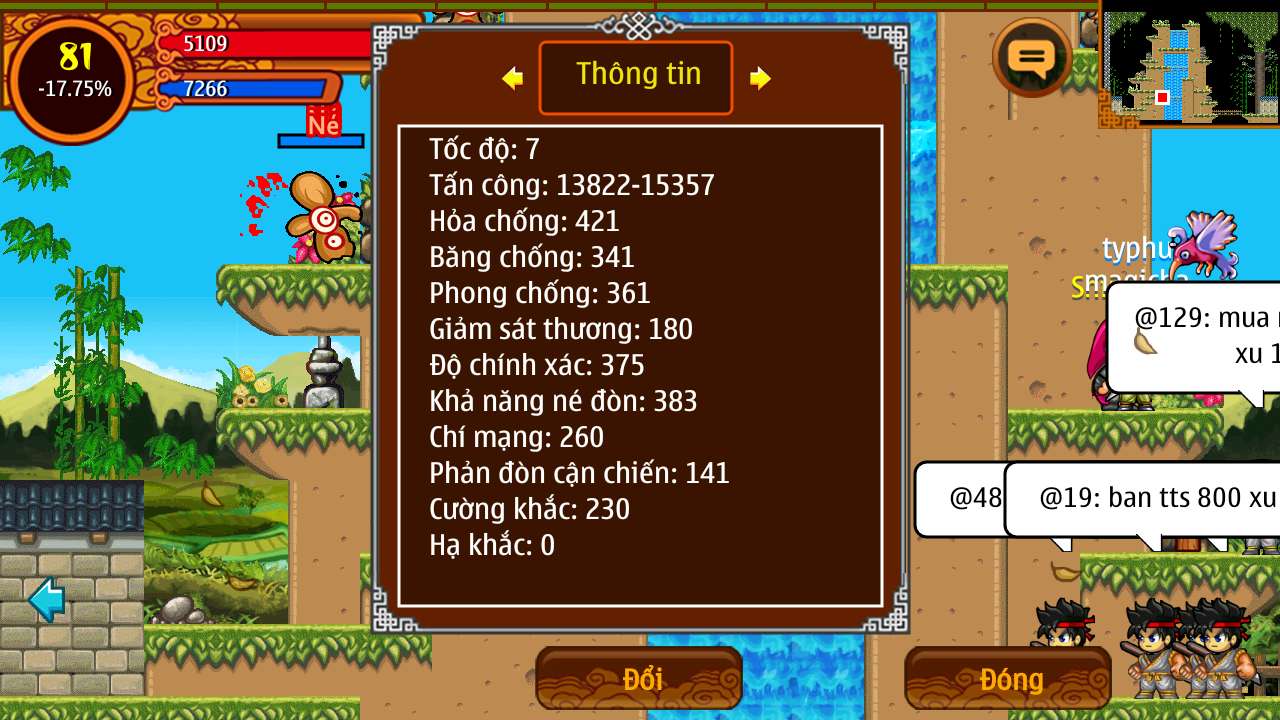
Task: Open the minimap
Action: pyautogui.click(x=1189, y=65)
